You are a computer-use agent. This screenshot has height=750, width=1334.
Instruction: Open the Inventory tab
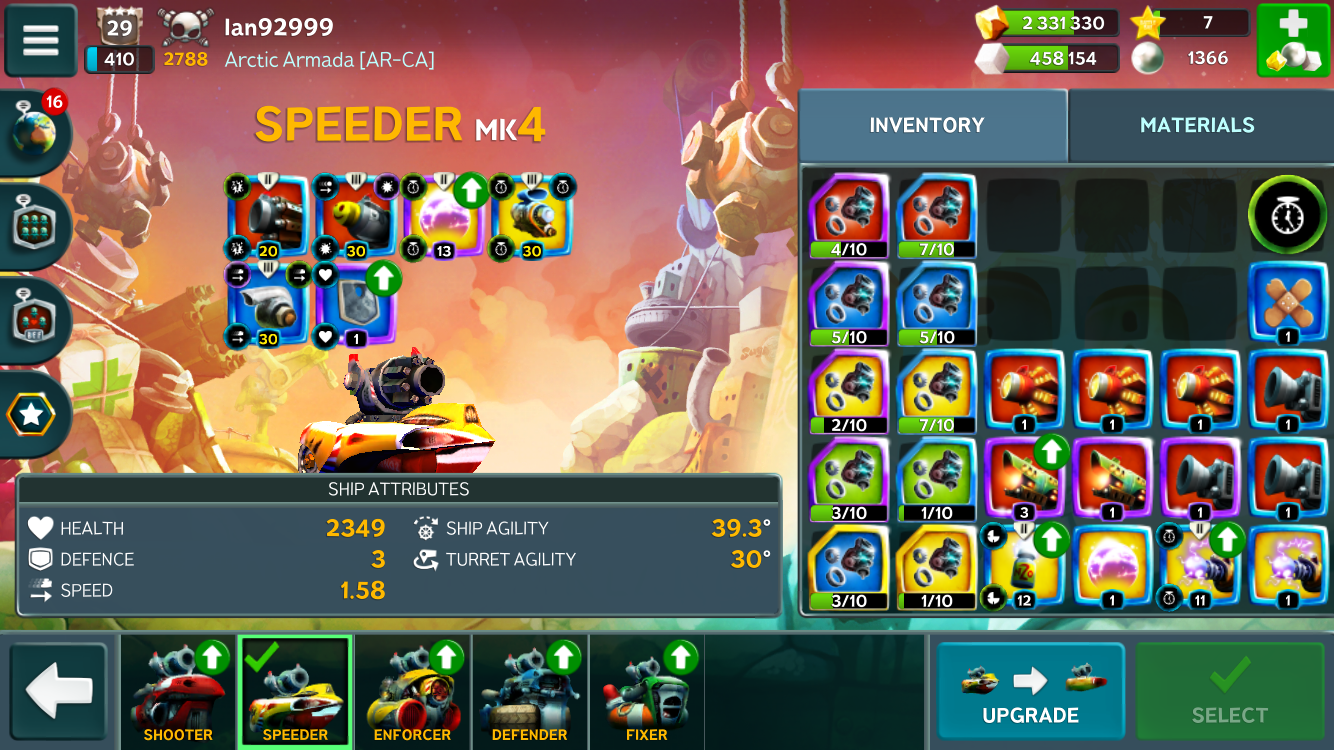click(927, 125)
